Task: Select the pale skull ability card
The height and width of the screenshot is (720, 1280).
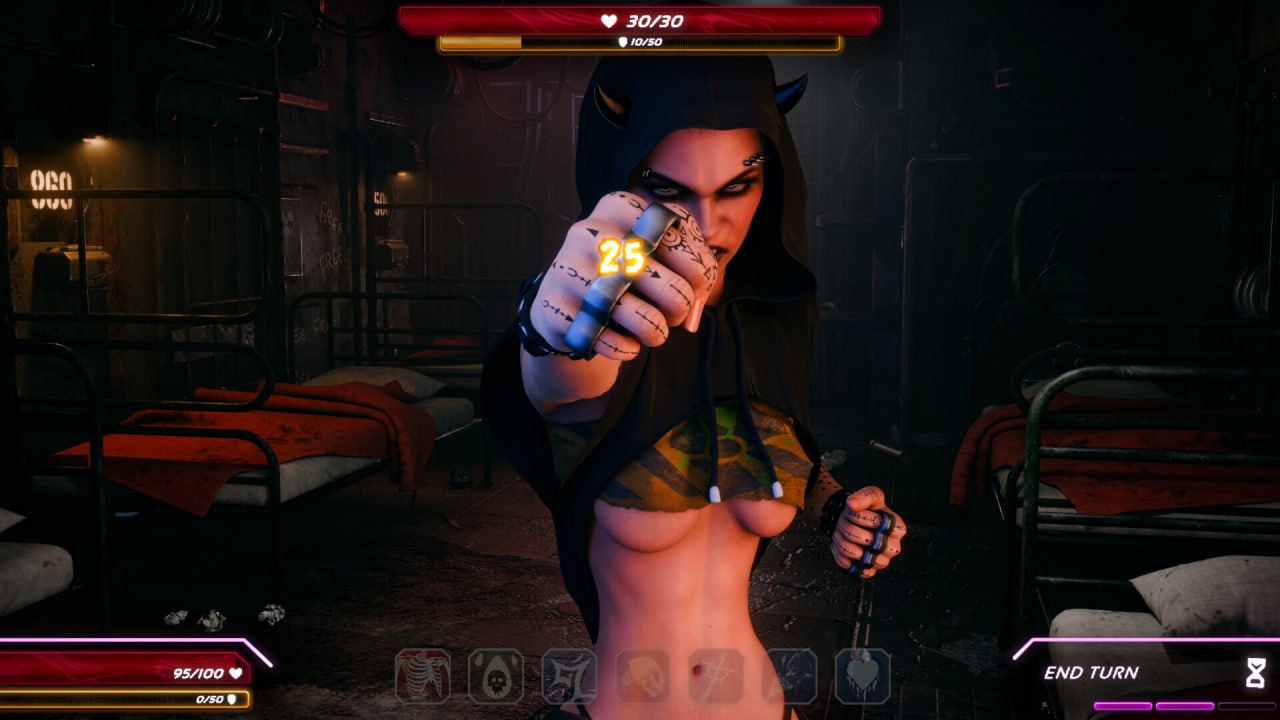Action: [x=640, y=675]
